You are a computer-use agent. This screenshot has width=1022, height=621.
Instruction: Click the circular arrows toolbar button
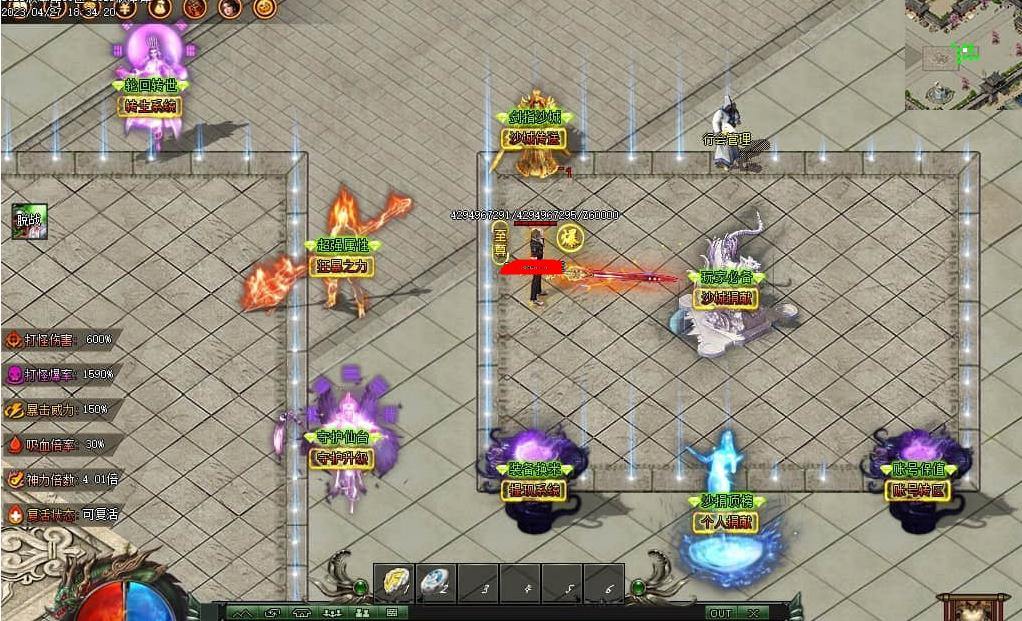[x=271, y=612]
